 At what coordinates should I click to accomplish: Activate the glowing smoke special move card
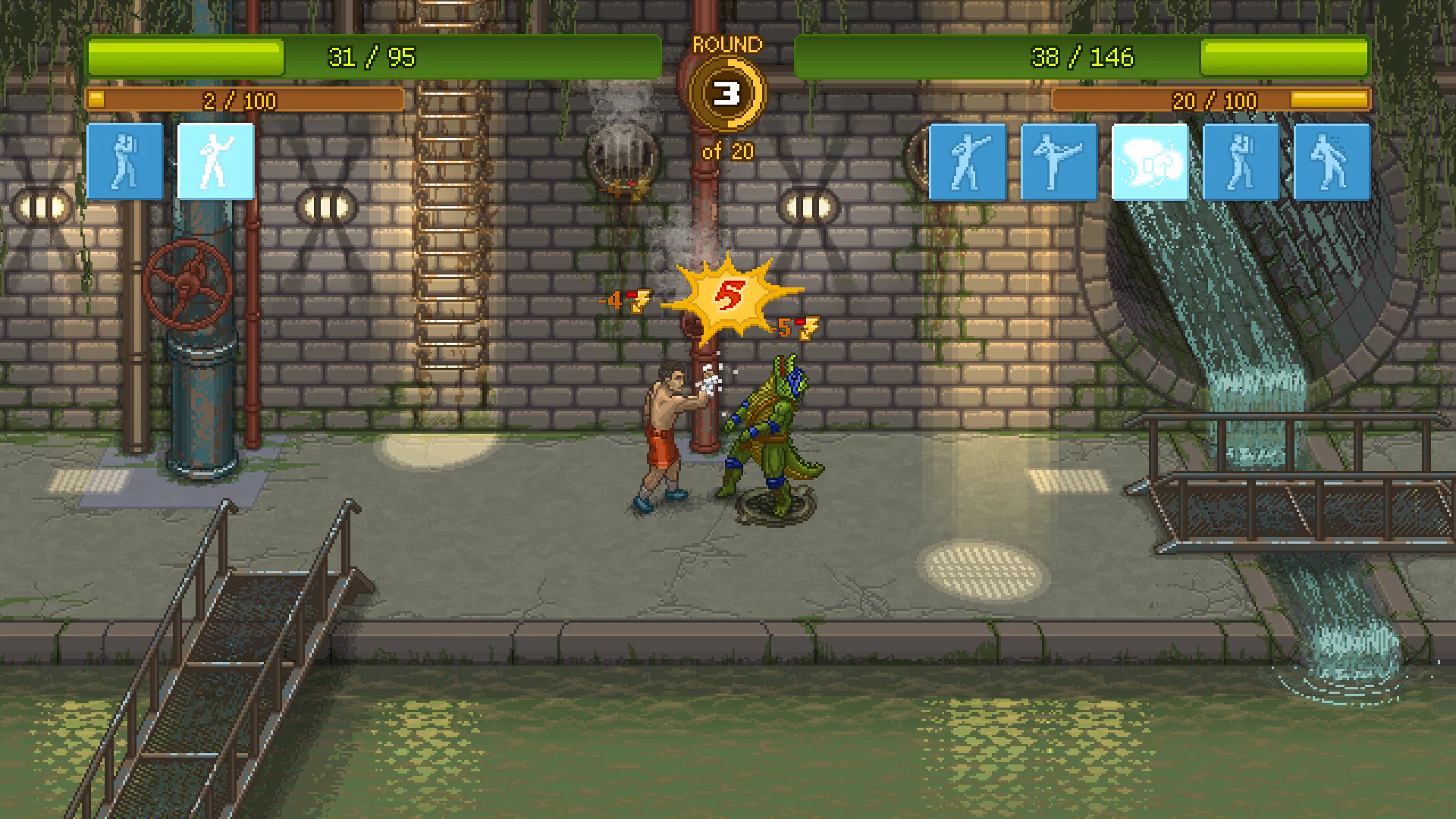(1150, 162)
